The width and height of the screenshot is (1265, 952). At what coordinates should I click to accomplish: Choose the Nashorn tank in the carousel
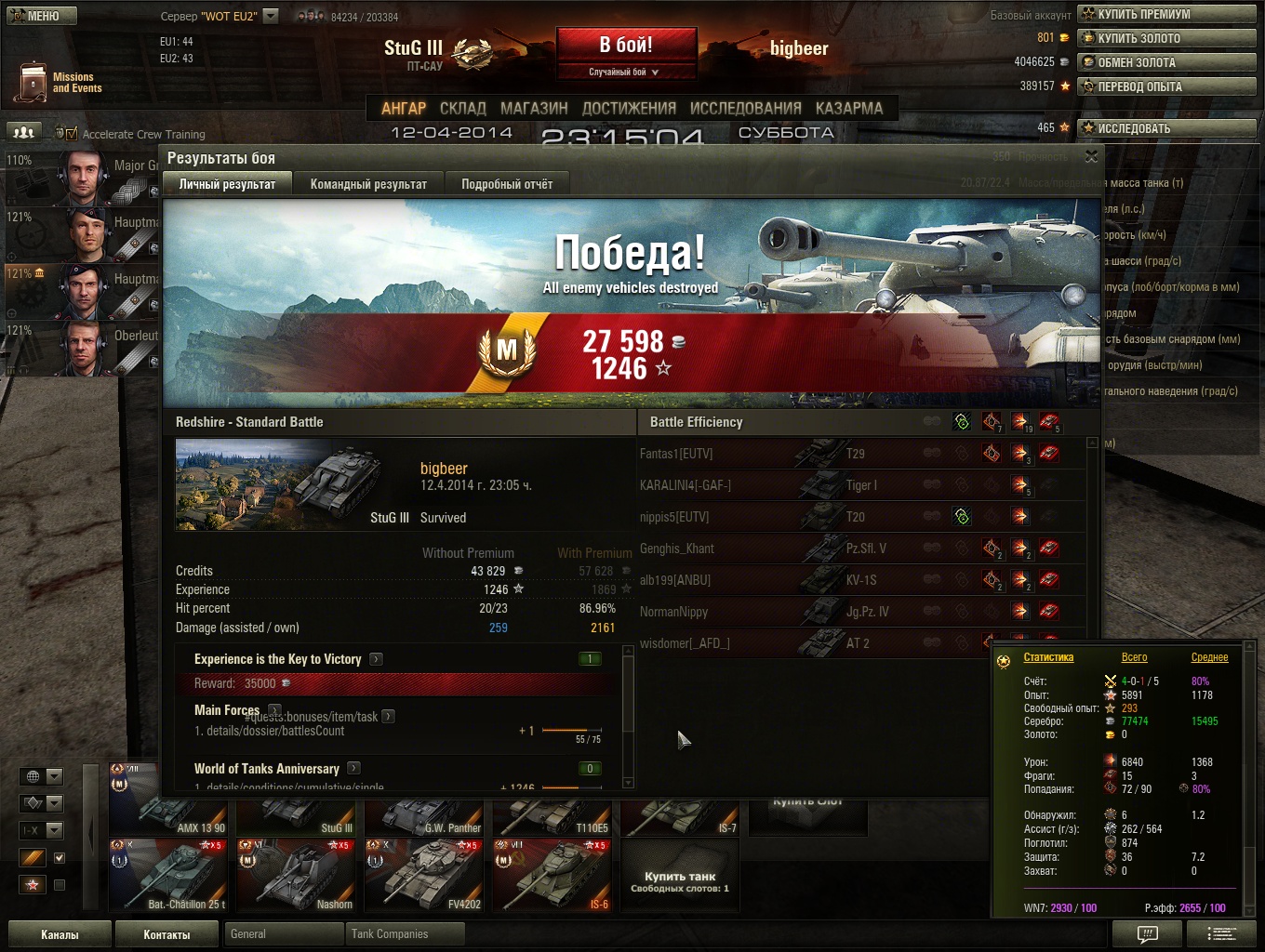point(298,875)
